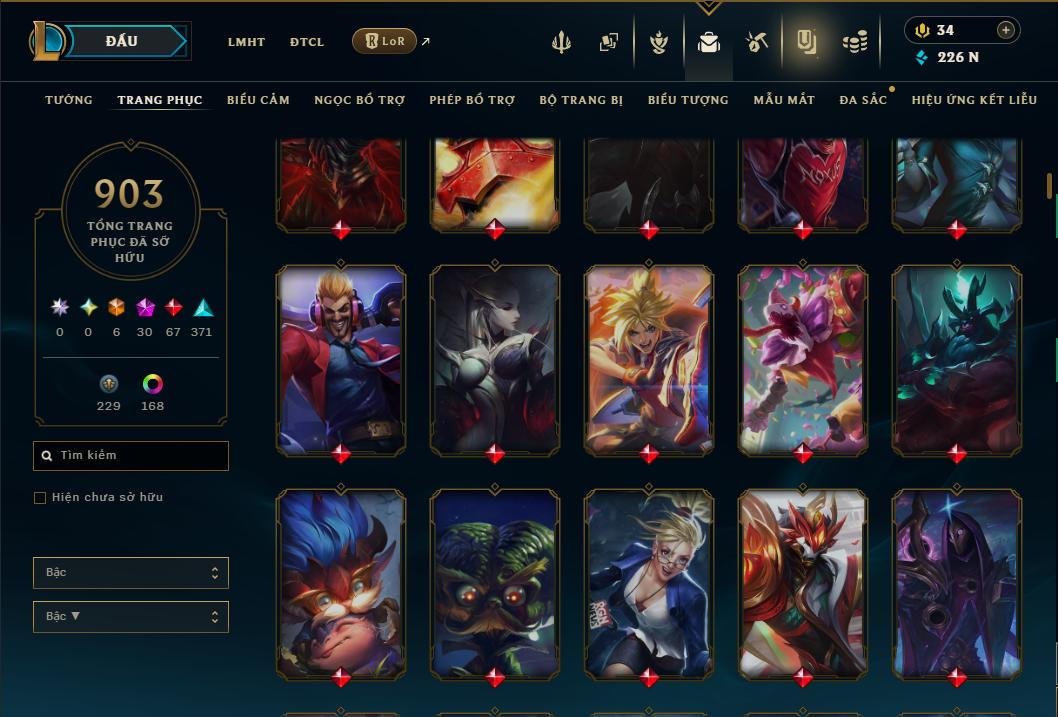Toggle the Hiện chưa sở hữu checkbox

[40, 498]
